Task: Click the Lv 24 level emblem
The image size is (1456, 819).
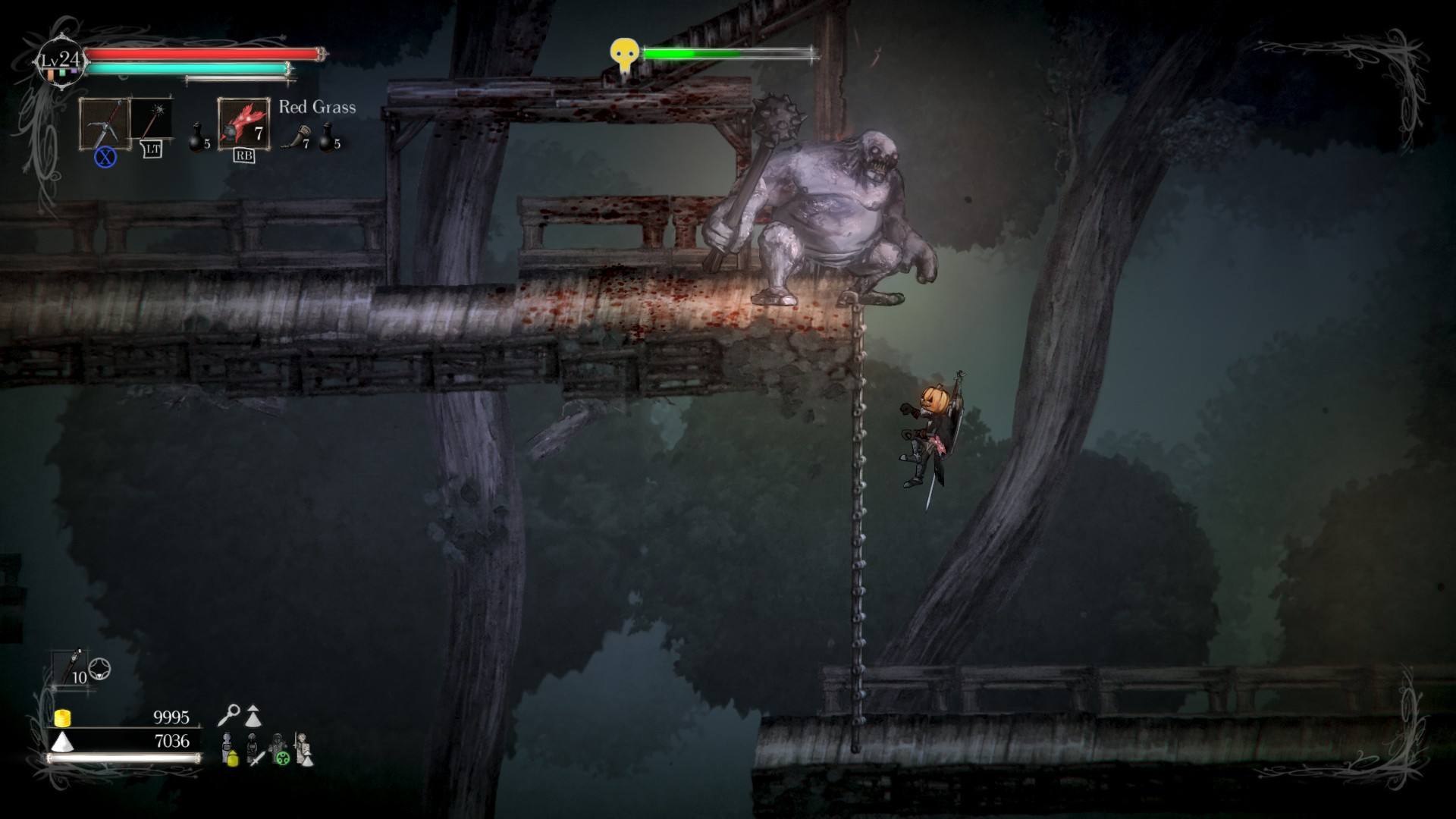Action: [61, 61]
